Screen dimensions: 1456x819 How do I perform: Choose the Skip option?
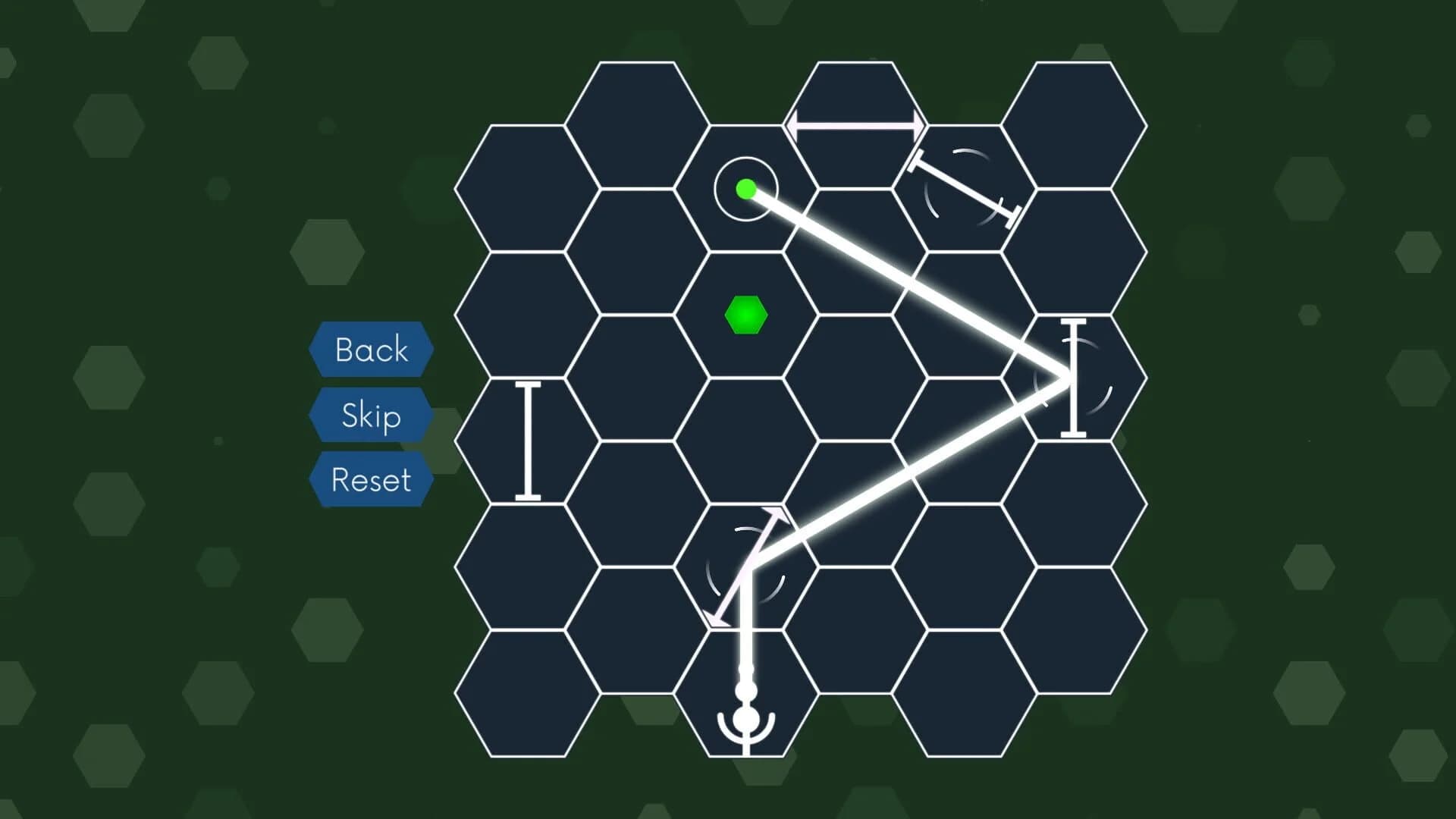(x=371, y=416)
